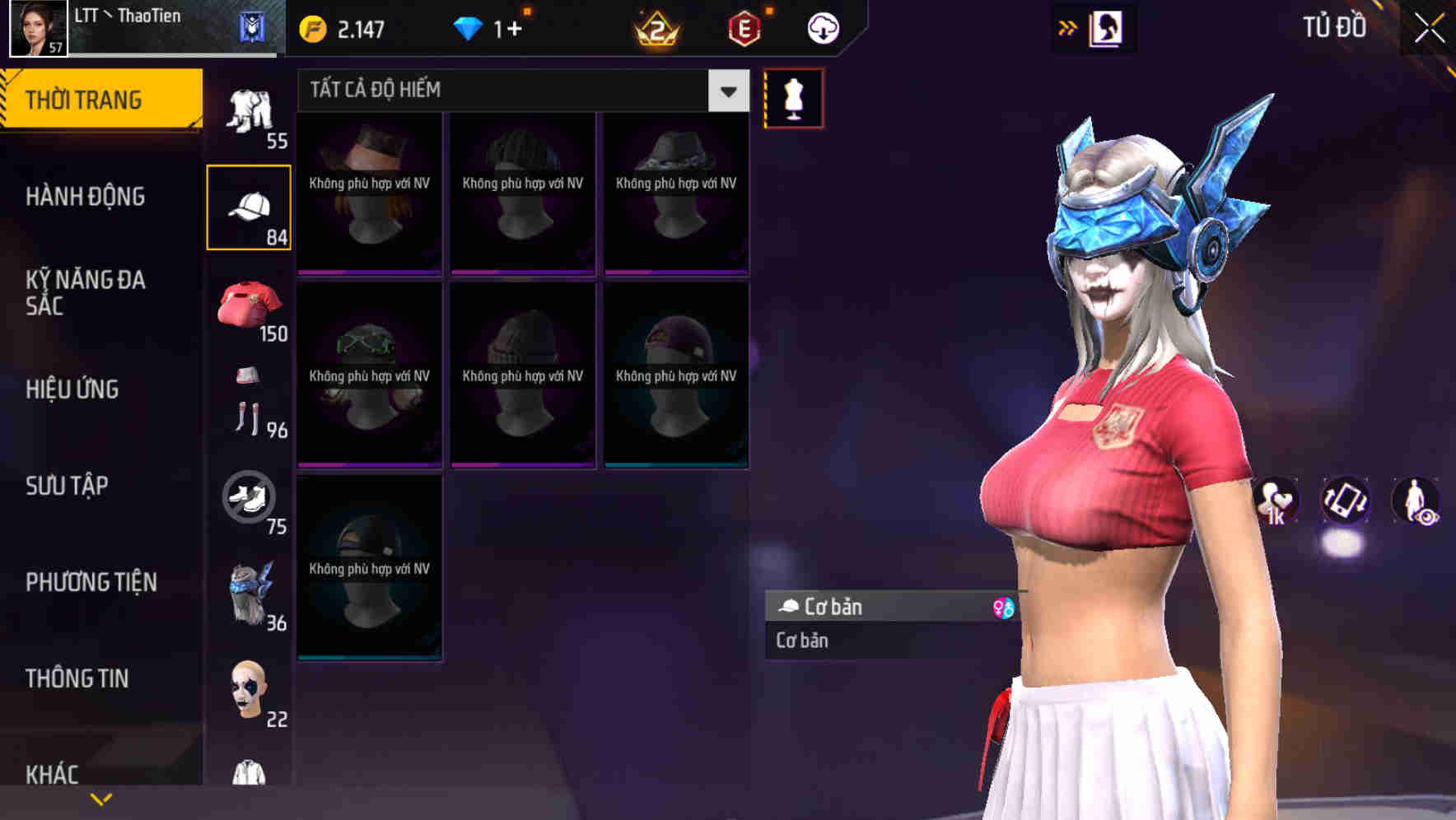This screenshot has height=820, width=1456.
Task: Click the mannequin try-on icon above item grid
Action: pyautogui.click(x=793, y=97)
